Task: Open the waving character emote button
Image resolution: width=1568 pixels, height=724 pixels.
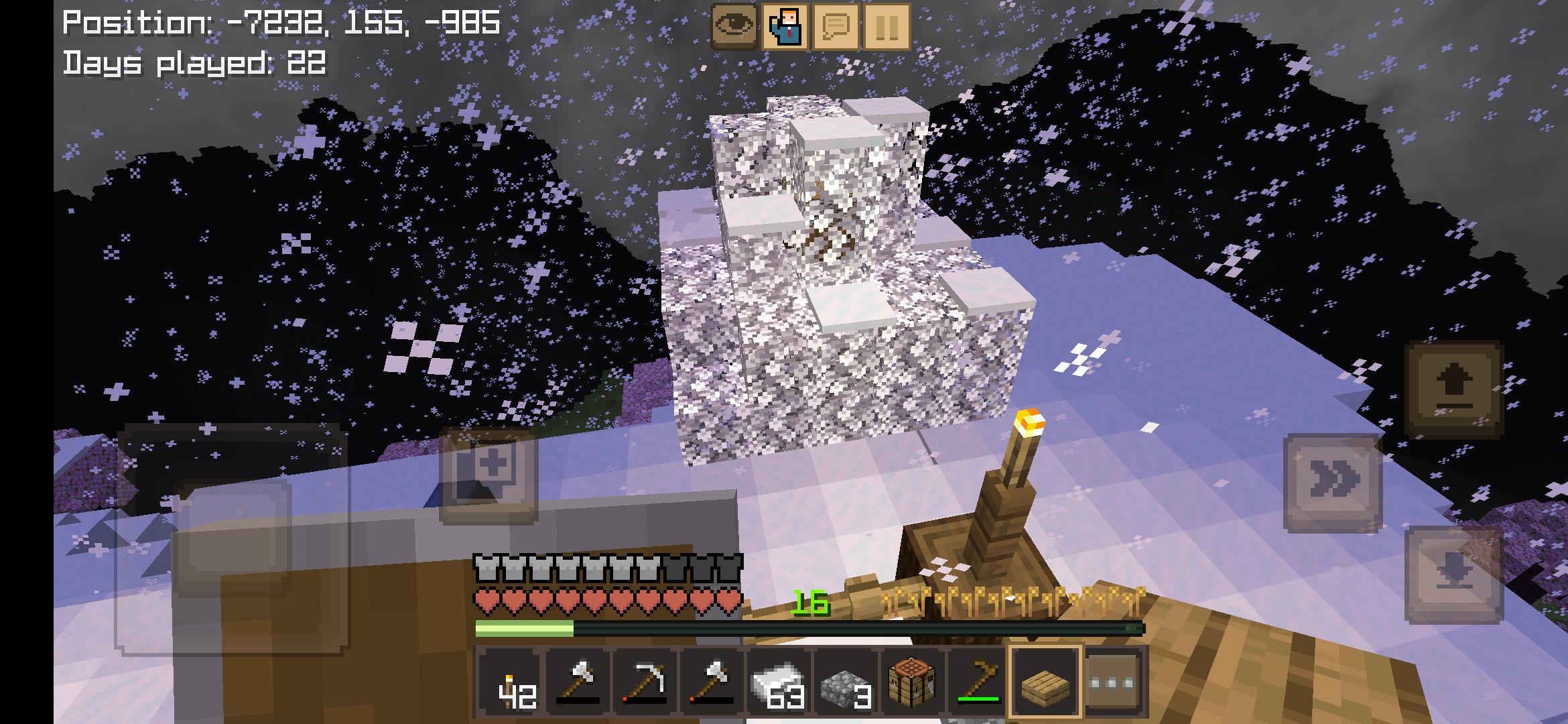Action: [785, 27]
